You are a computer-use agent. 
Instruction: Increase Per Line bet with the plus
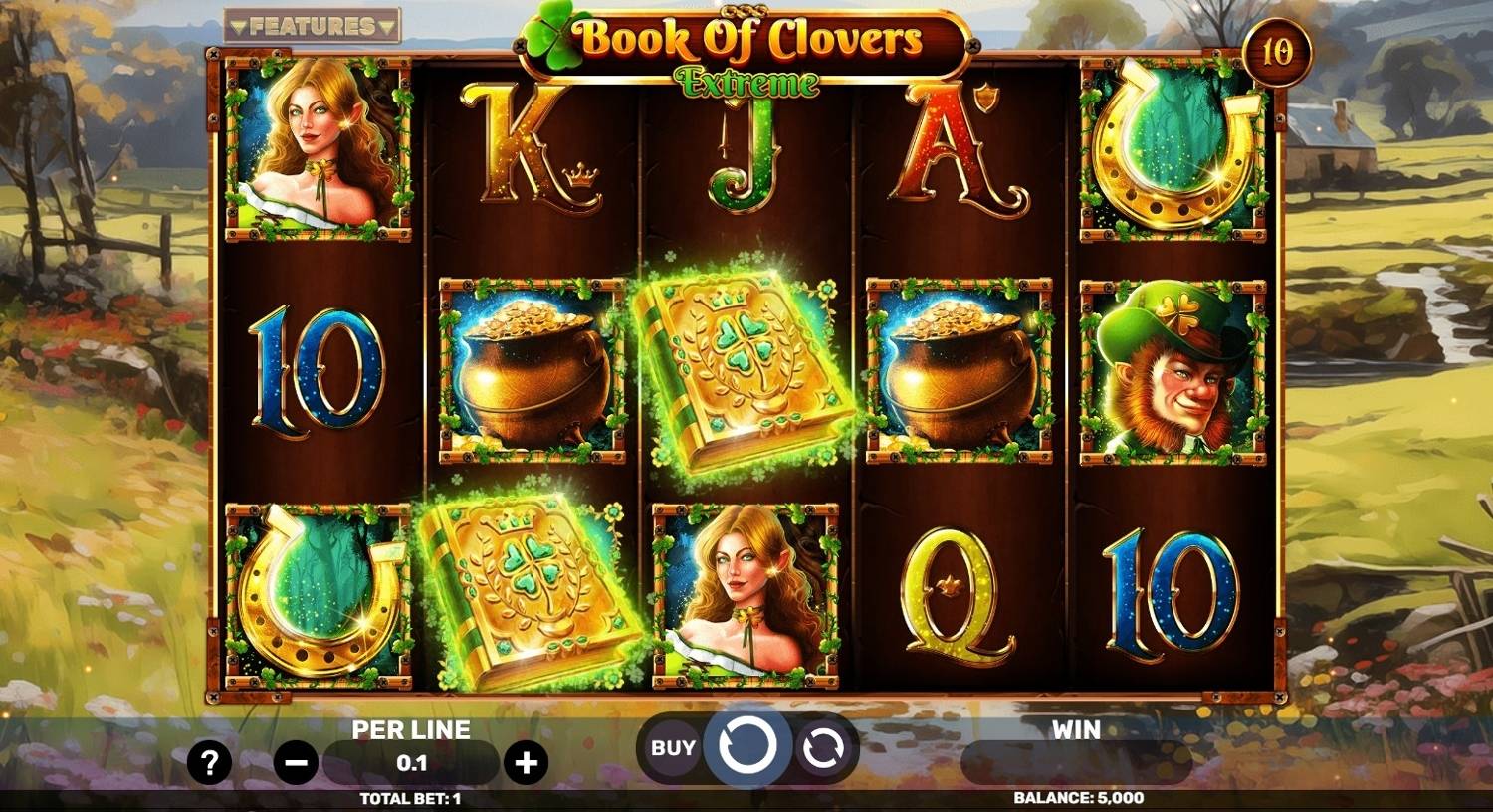coord(527,760)
